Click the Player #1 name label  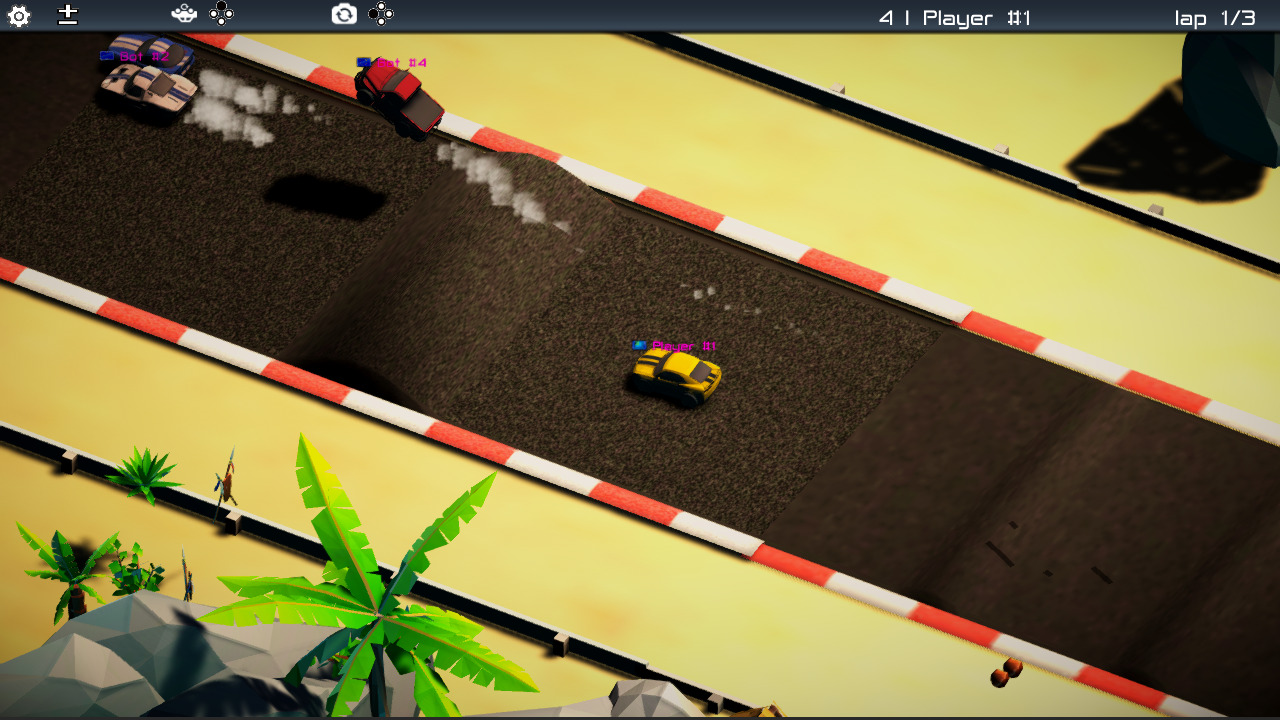tap(685, 345)
